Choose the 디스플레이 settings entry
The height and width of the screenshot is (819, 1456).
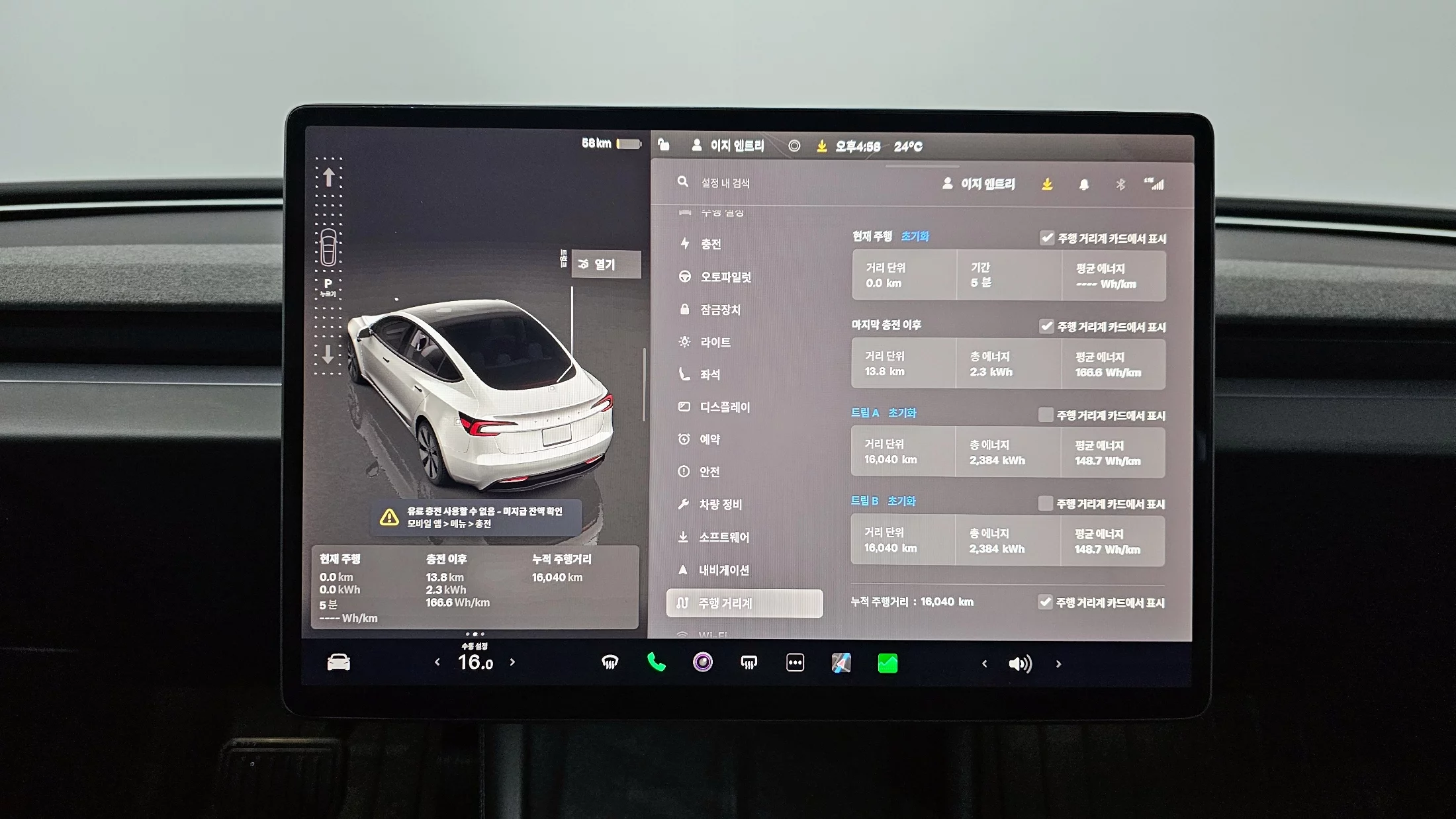pyautogui.click(x=725, y=407)
